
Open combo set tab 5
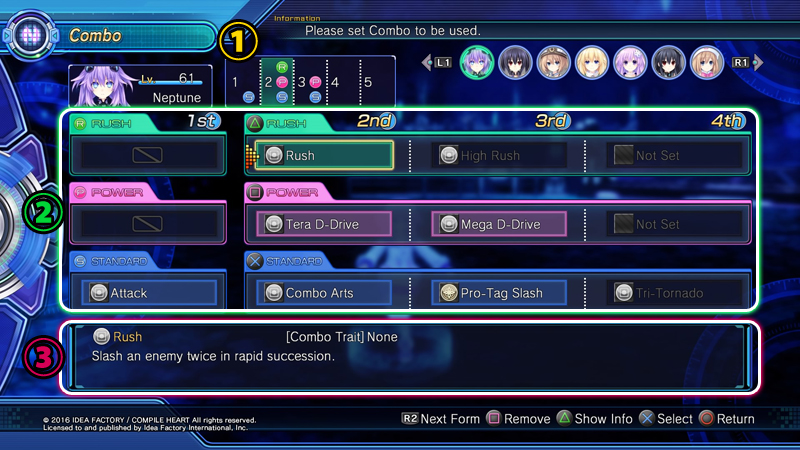(369, 83)
